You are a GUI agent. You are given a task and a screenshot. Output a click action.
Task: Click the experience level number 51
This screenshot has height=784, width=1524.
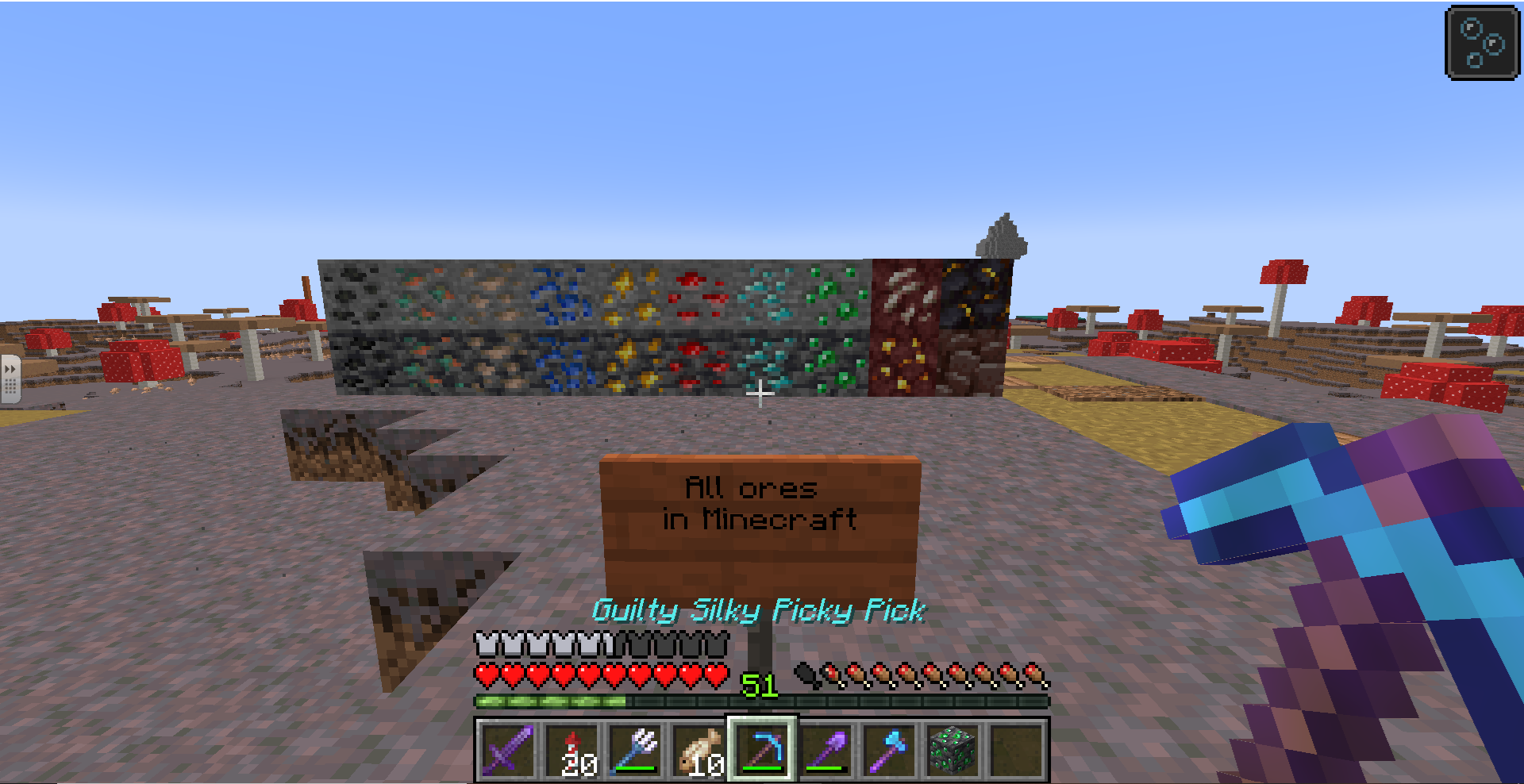[756, 684]
